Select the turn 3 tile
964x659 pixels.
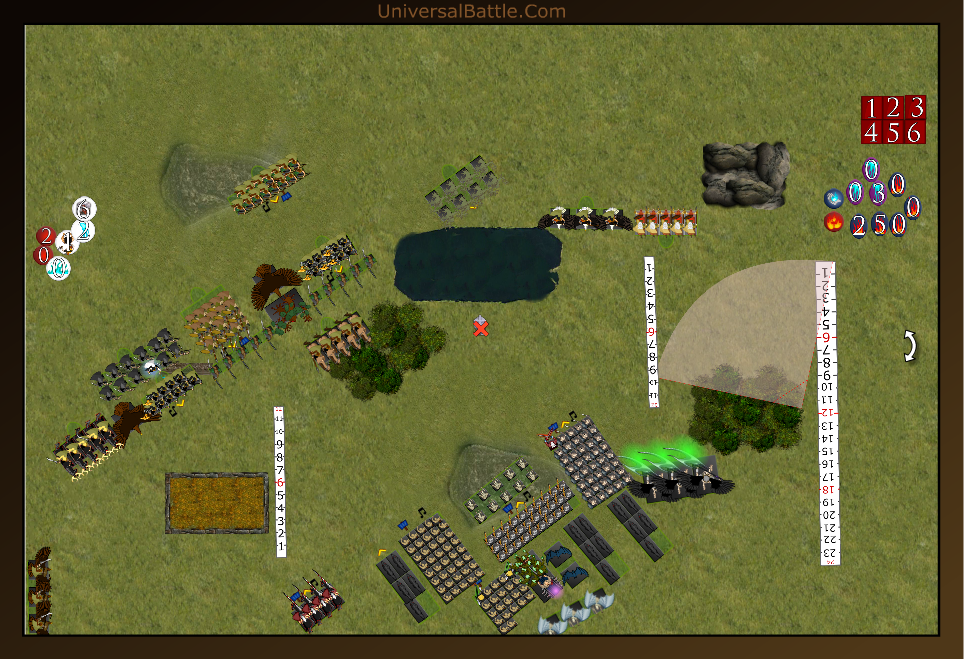point(915,108)
